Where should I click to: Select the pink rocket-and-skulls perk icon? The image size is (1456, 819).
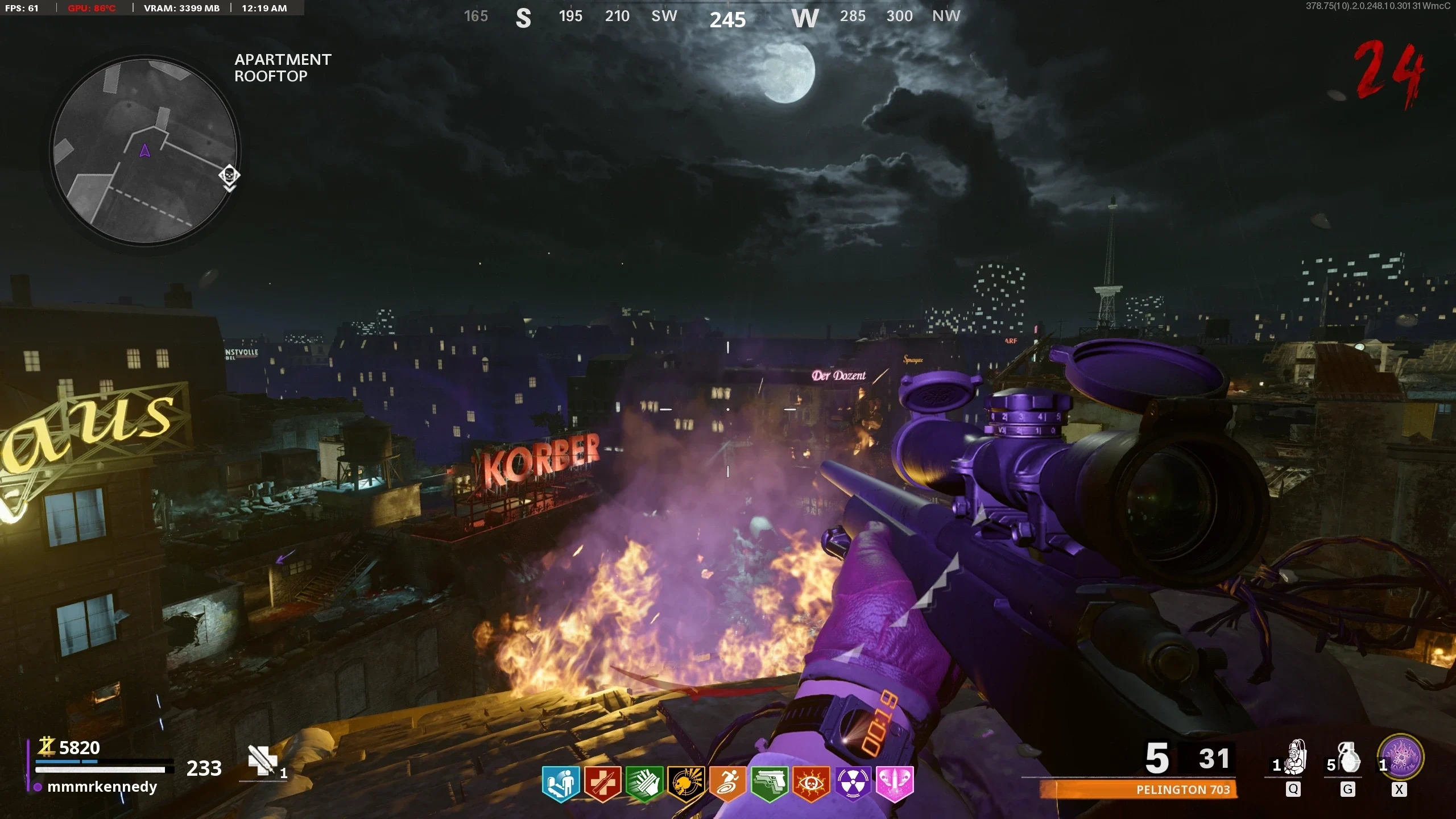895,784
